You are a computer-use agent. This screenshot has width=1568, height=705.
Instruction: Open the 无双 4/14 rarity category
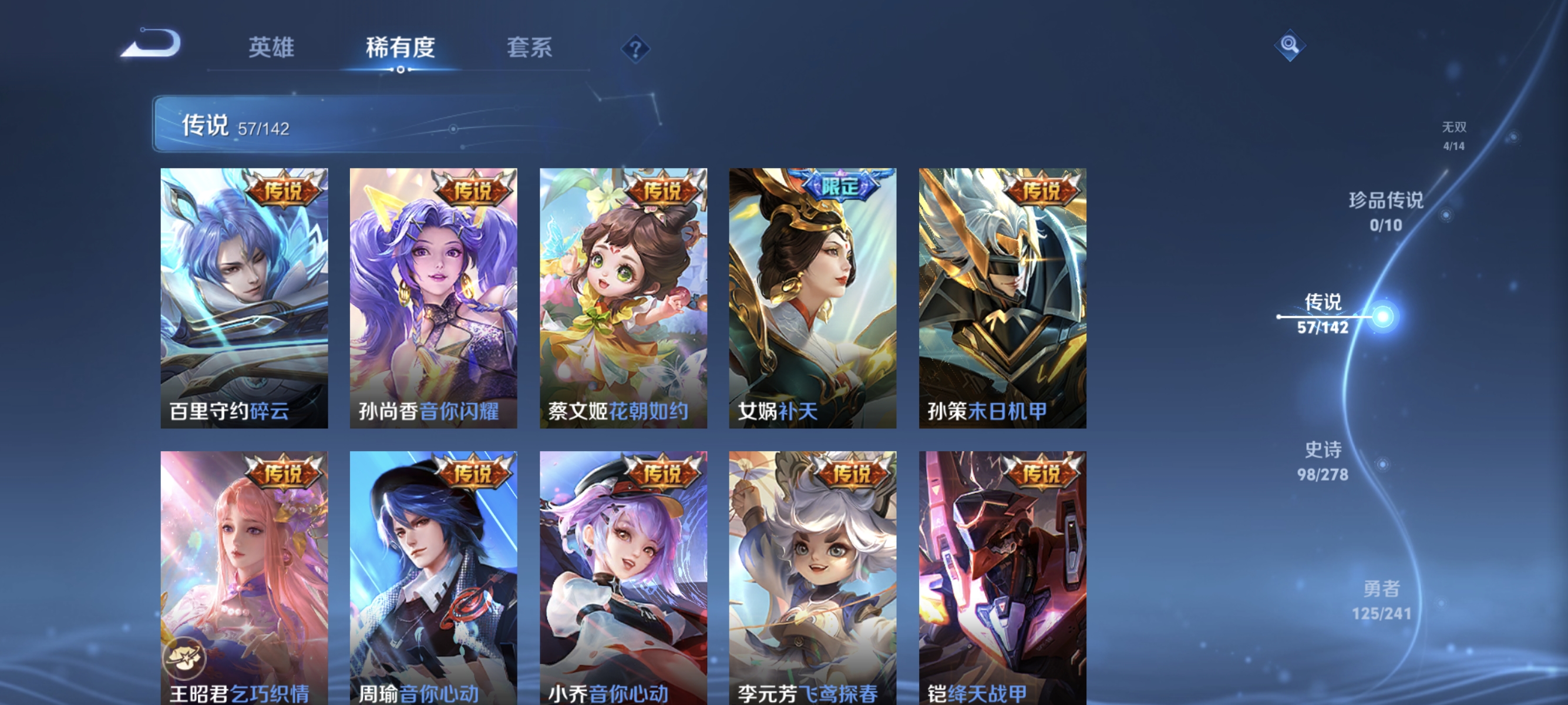coord(1453,138)
